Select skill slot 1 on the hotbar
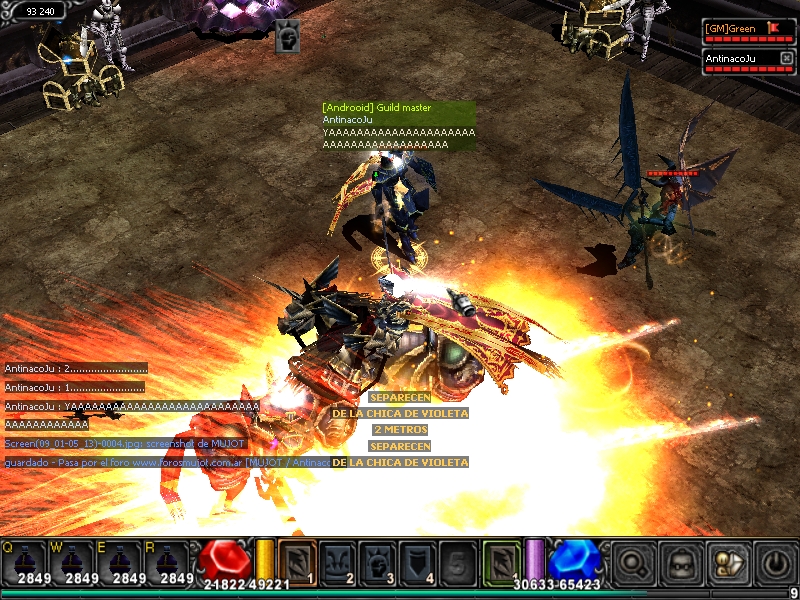800x600 pixels. [x=297, y=561]
